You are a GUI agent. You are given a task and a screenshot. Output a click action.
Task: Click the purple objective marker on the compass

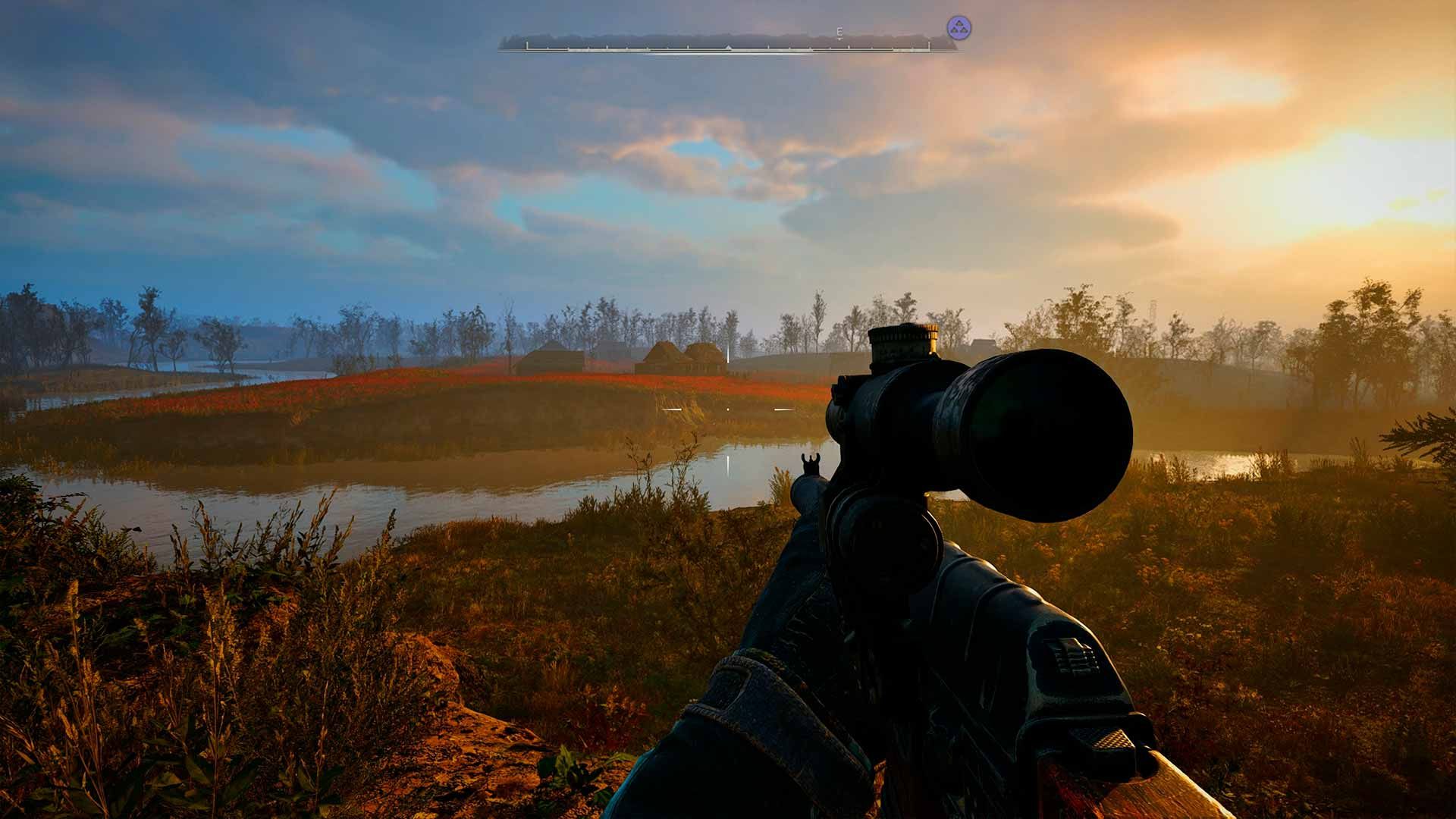pyautogui.click(x=959, y=28)
